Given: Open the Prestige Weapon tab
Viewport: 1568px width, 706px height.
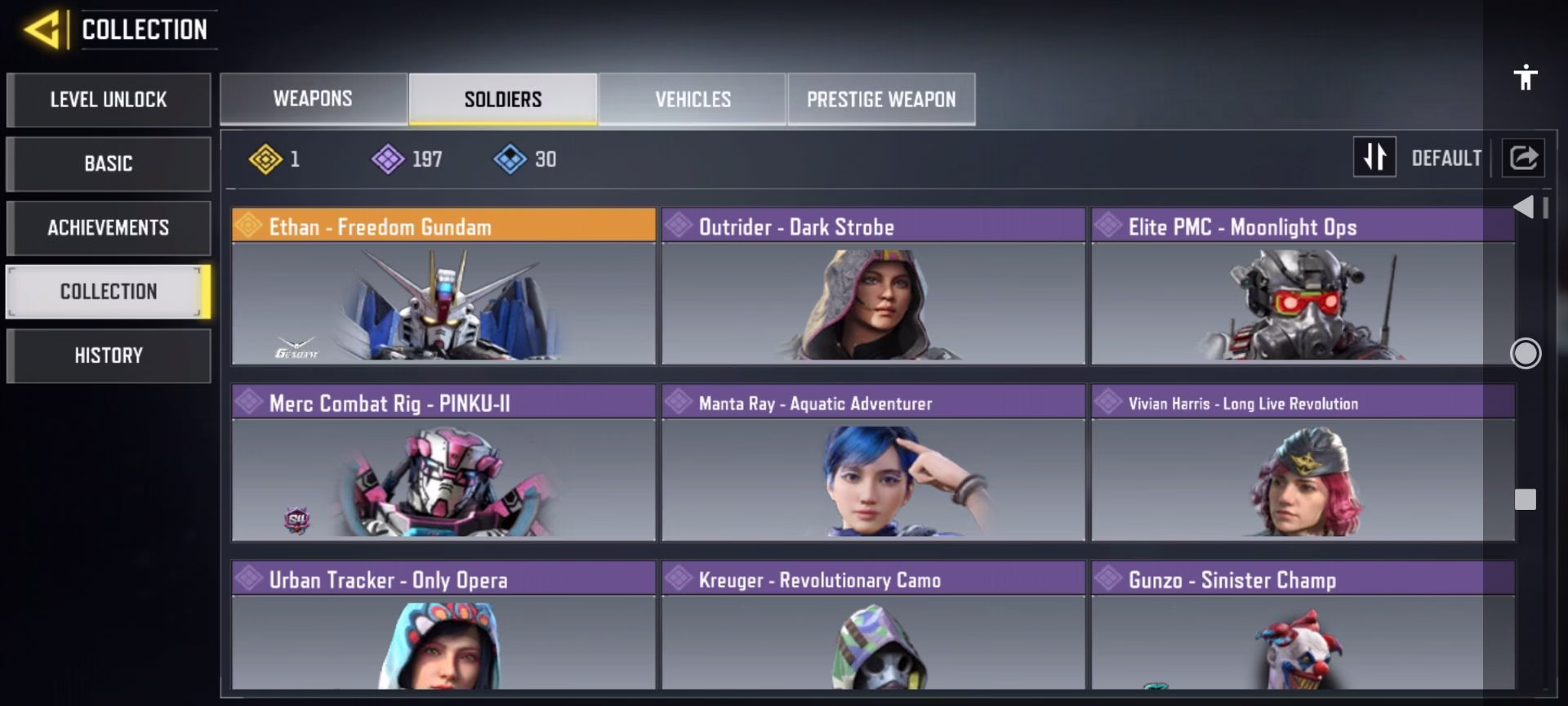Looking at the screenshot, I should coord(881,99).
